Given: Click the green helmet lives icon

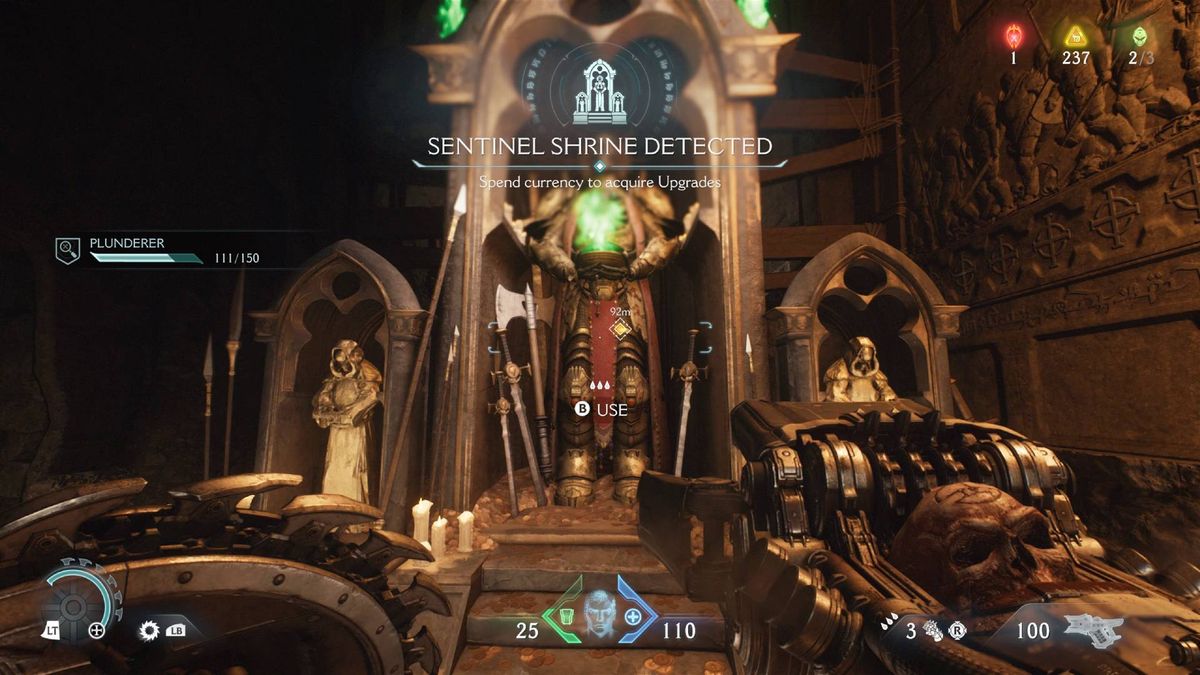Looking at the screenshot, I should pyautogui.click(x=1139, y=37).
